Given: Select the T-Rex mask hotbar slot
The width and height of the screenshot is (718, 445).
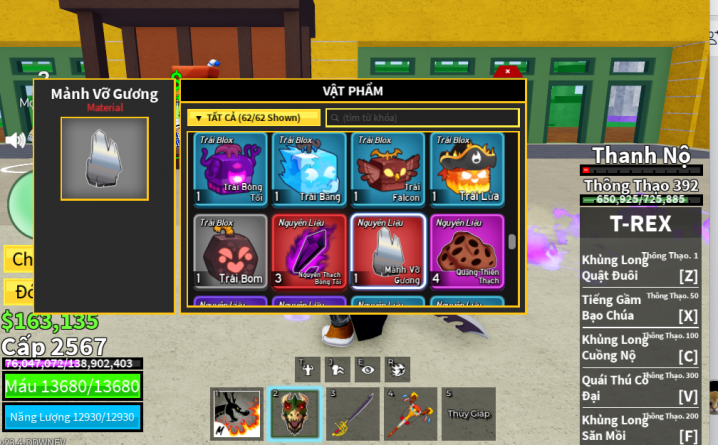Looking at the screenshot, I should [x=295, y=414].
